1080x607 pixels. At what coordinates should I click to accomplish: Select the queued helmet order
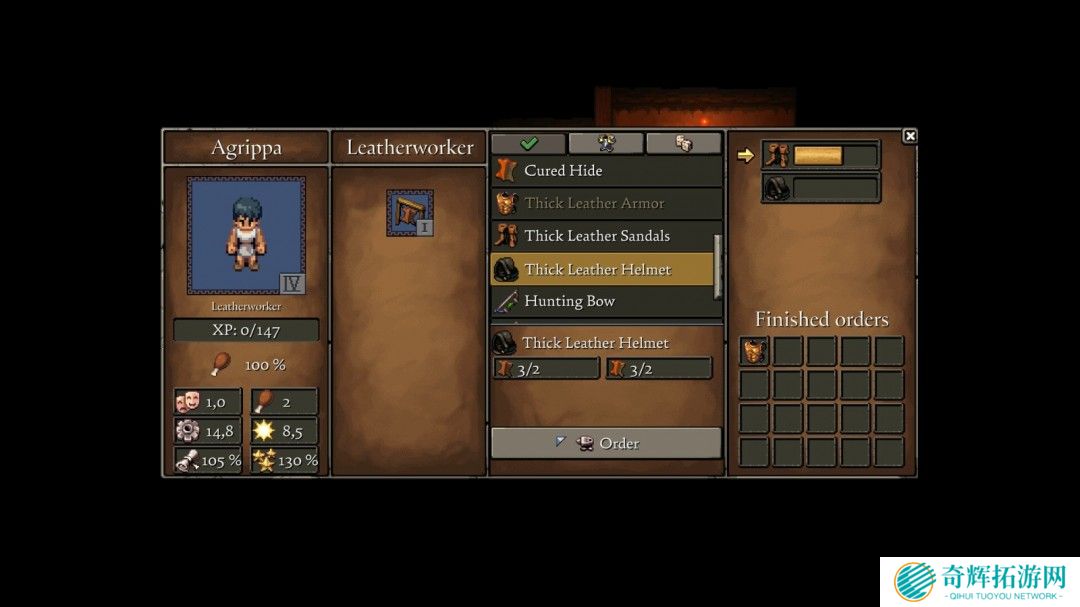pos(821,187)
